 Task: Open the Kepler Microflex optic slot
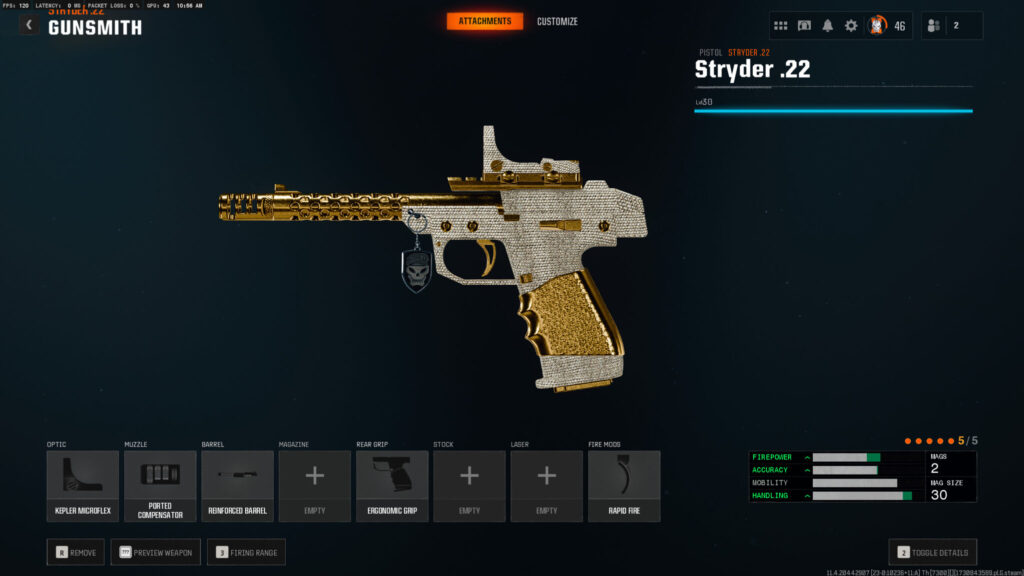pos(82,486)
